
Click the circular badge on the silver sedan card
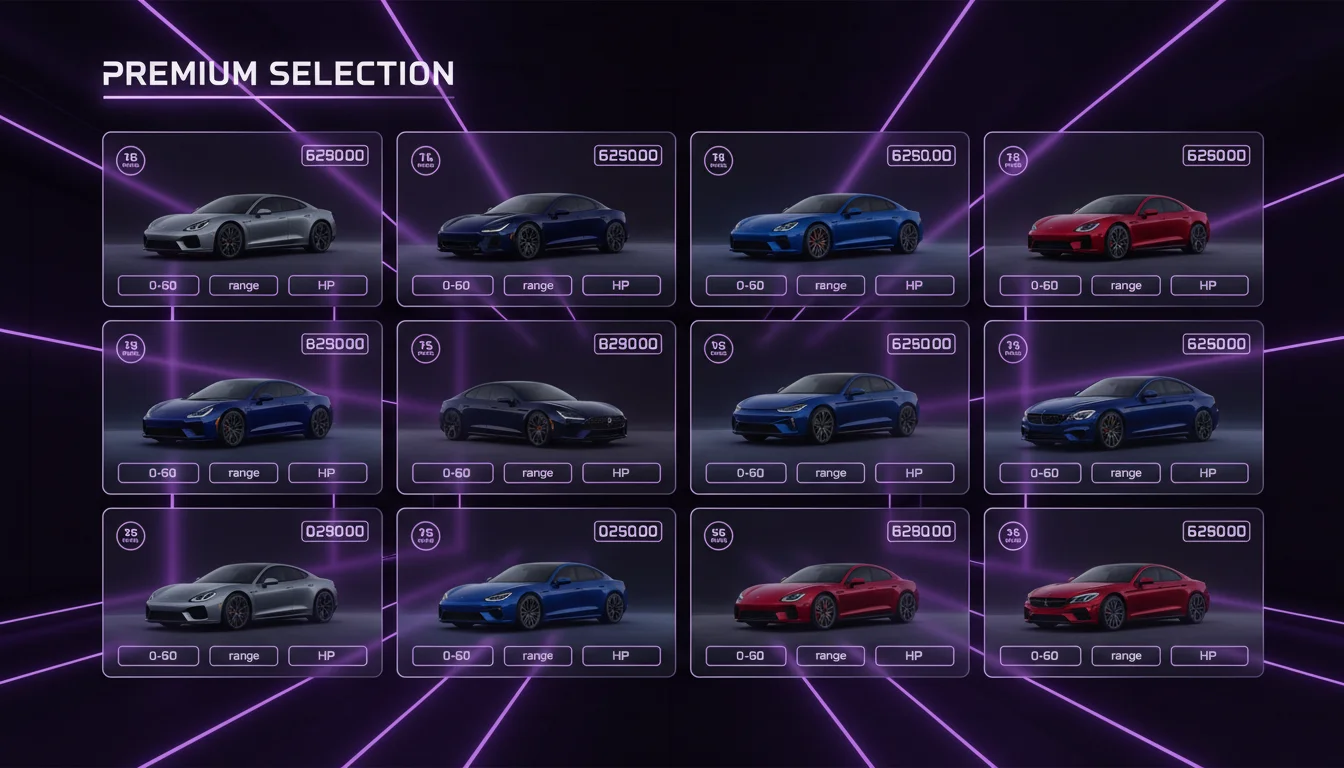[x=130, y=162]
